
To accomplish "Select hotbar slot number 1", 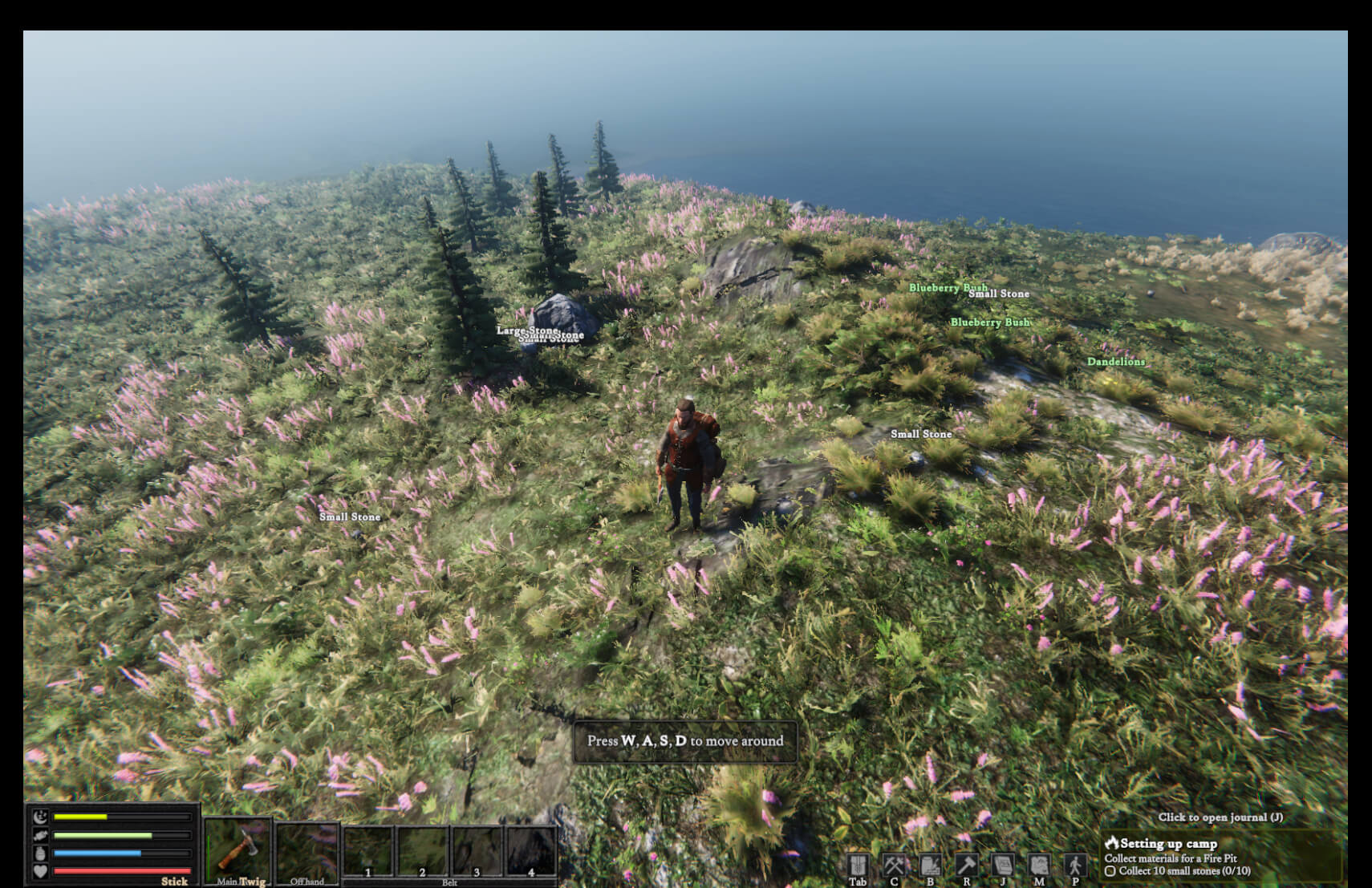I will tap(368, 849).
